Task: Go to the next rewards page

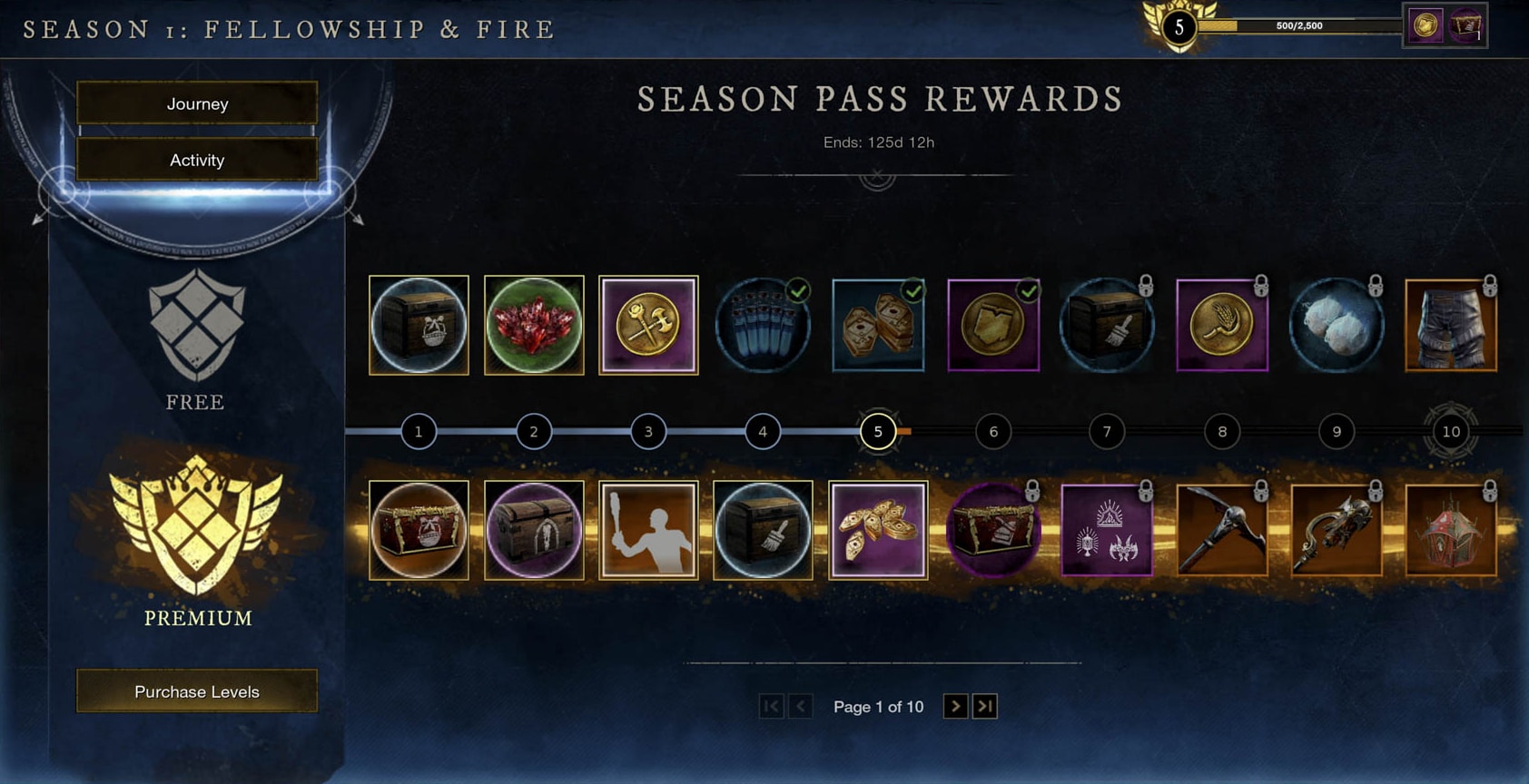Action: pos(954,706)
